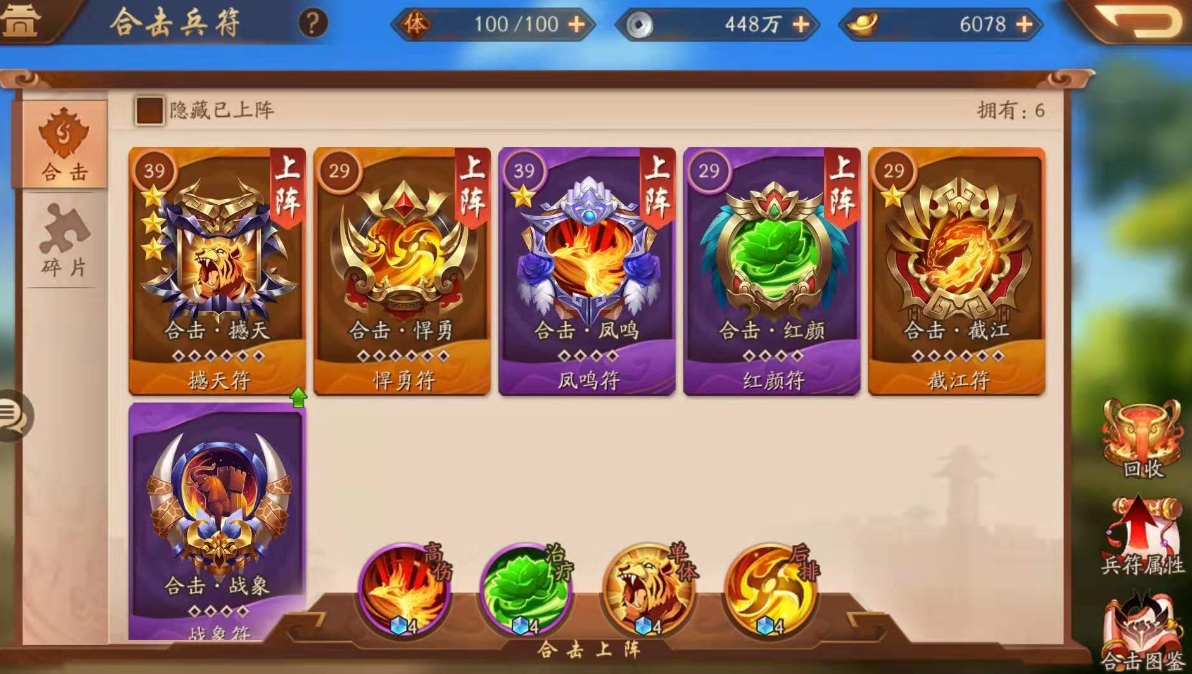The height and width of the screenshot is (674, 1192).
Task: Select the 高伤 phoenix lineup slot
Action: pyautogui.click(x=405, y=590)
